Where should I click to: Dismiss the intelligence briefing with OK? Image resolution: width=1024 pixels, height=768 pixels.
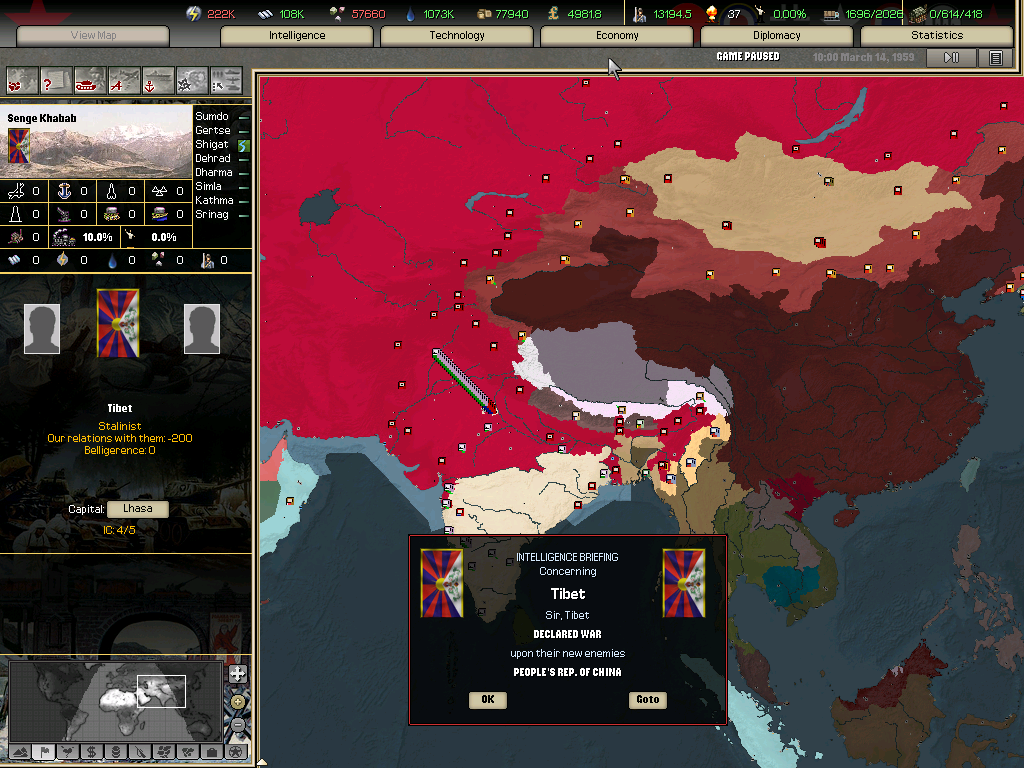point(487,700)
